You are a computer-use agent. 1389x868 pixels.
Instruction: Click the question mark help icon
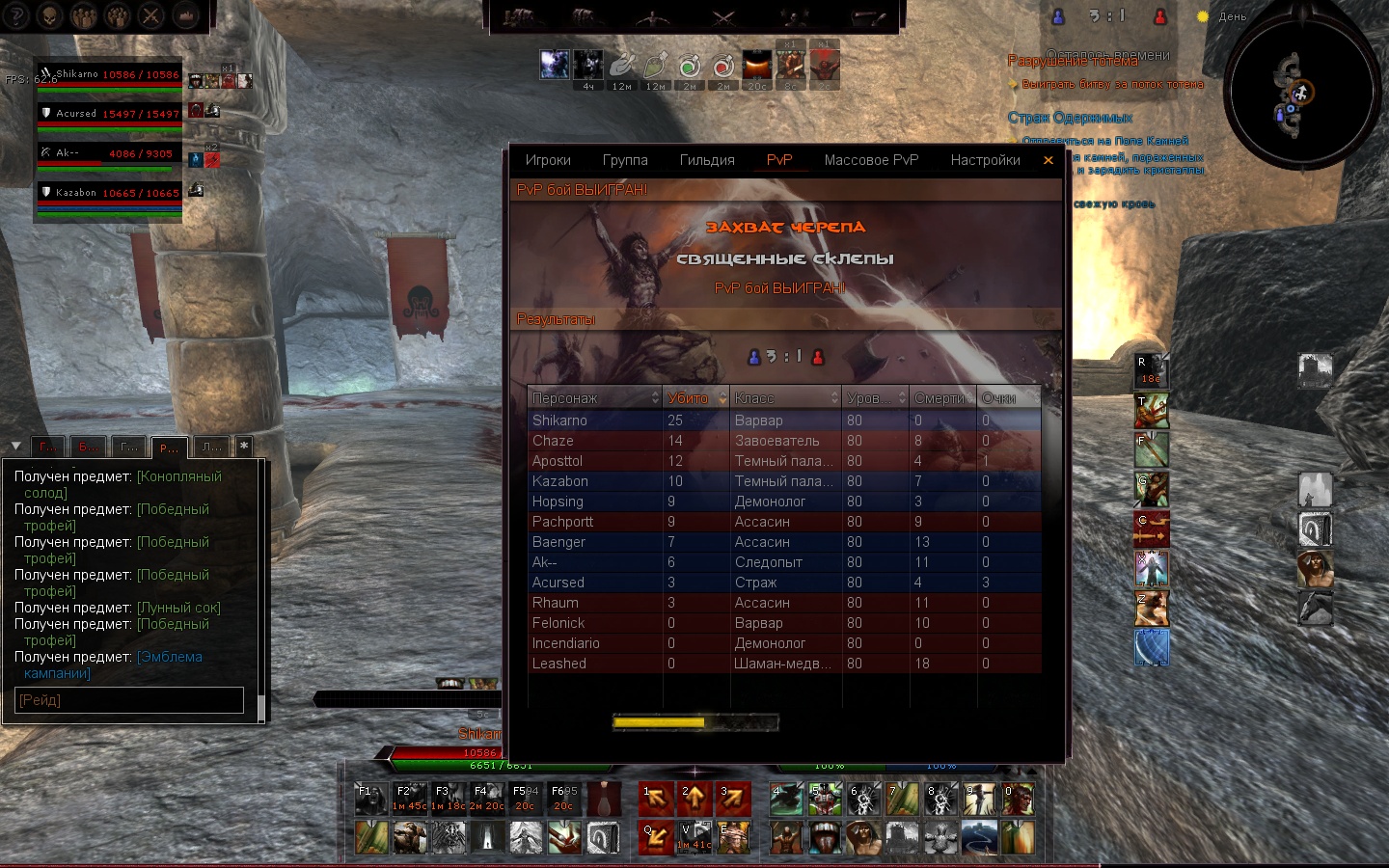point(16,15)
